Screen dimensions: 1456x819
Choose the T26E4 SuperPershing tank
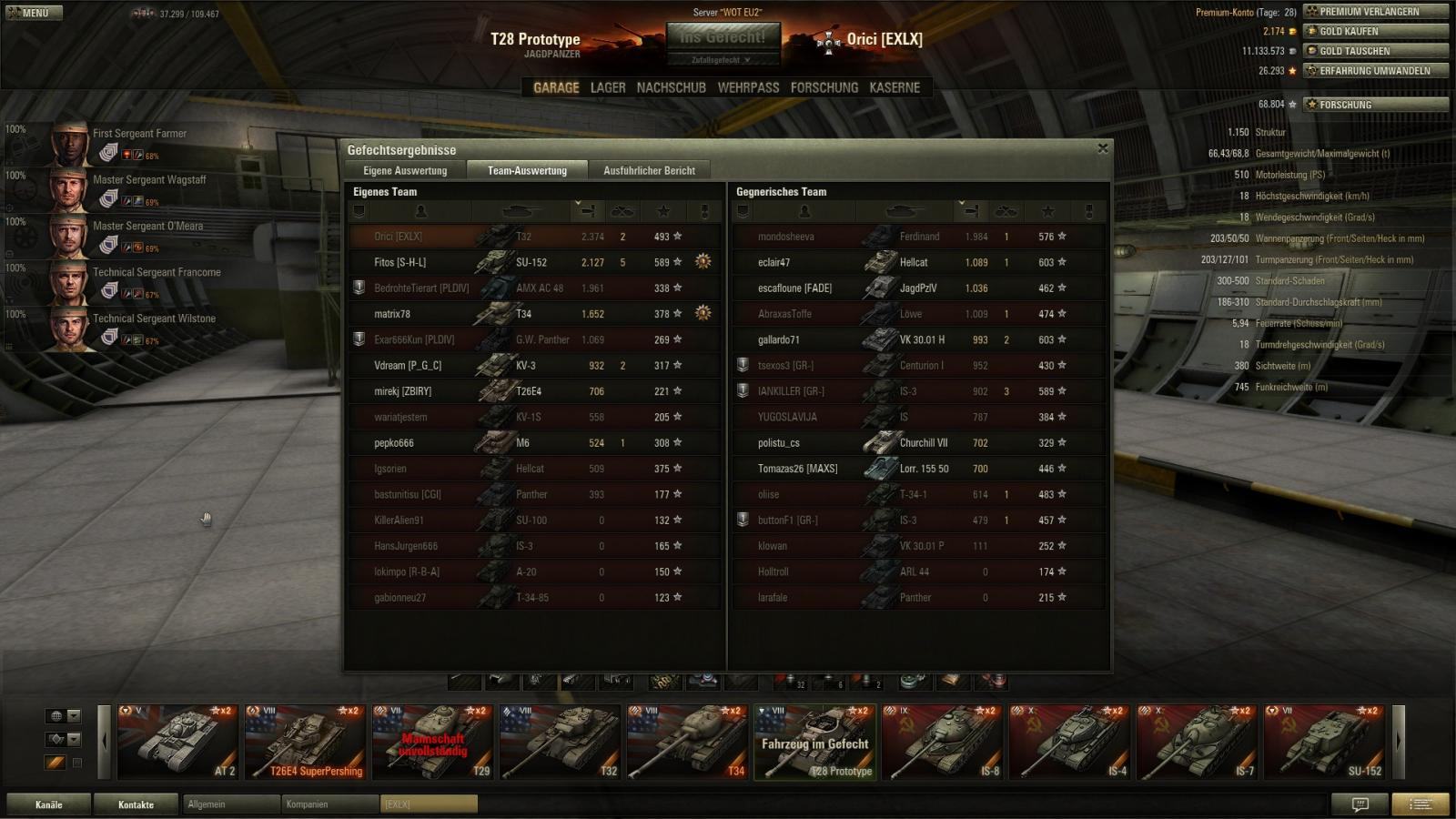pos(306,743)
